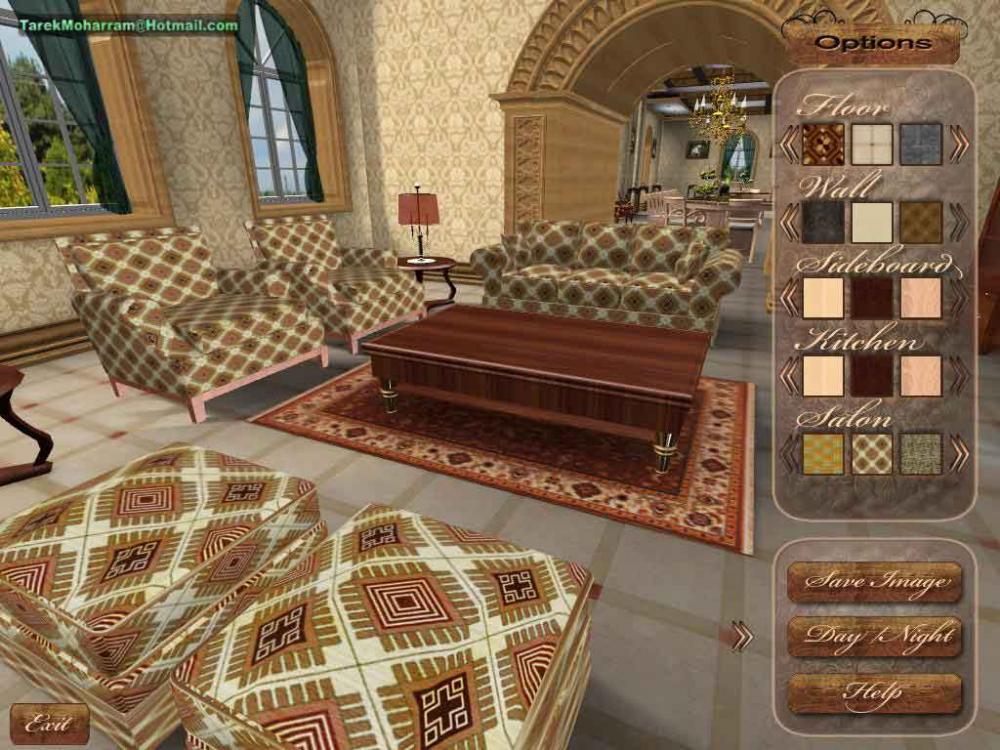This screenshot has height=750, width=1000.
Task: Show previous Kitchen options with left arrow
Action: 789,376
